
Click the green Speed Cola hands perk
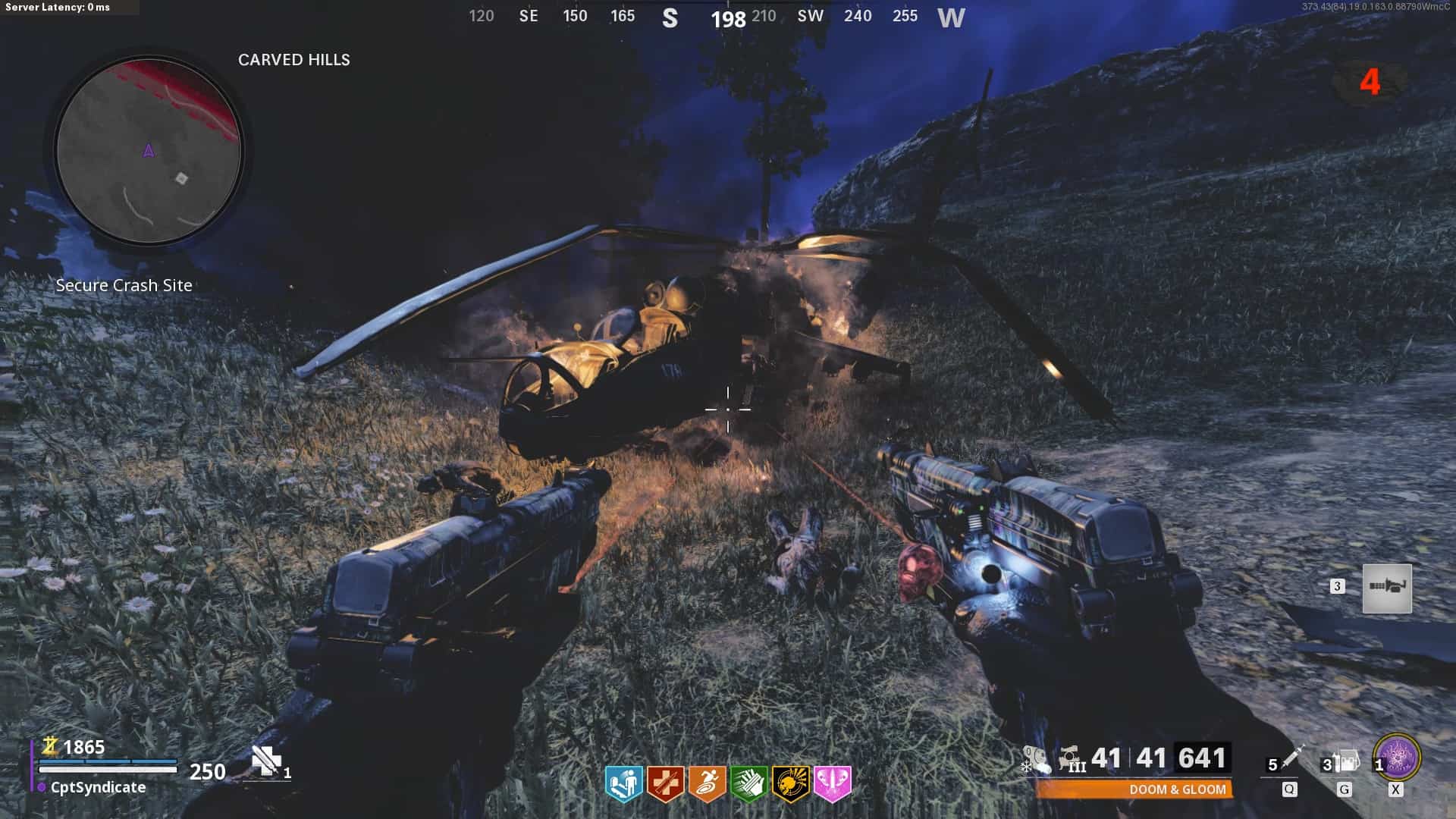[x=748, y=784]
